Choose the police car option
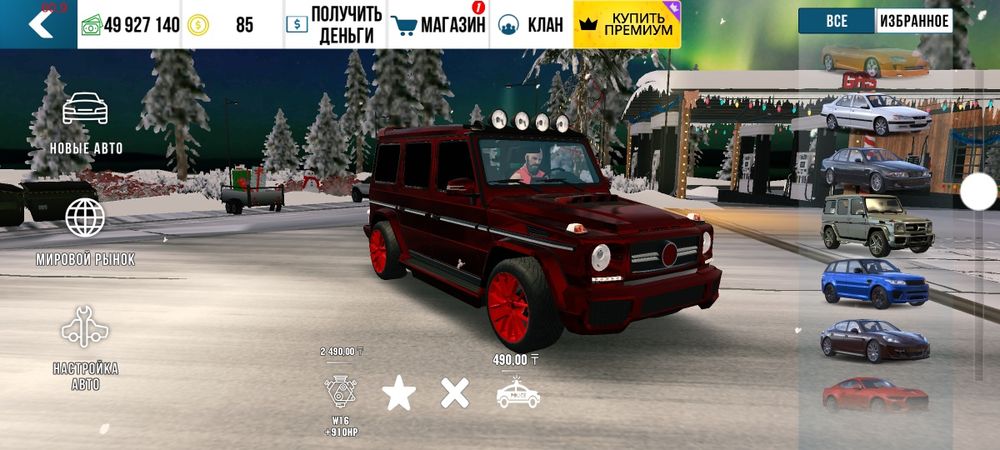 click(518, 393)
